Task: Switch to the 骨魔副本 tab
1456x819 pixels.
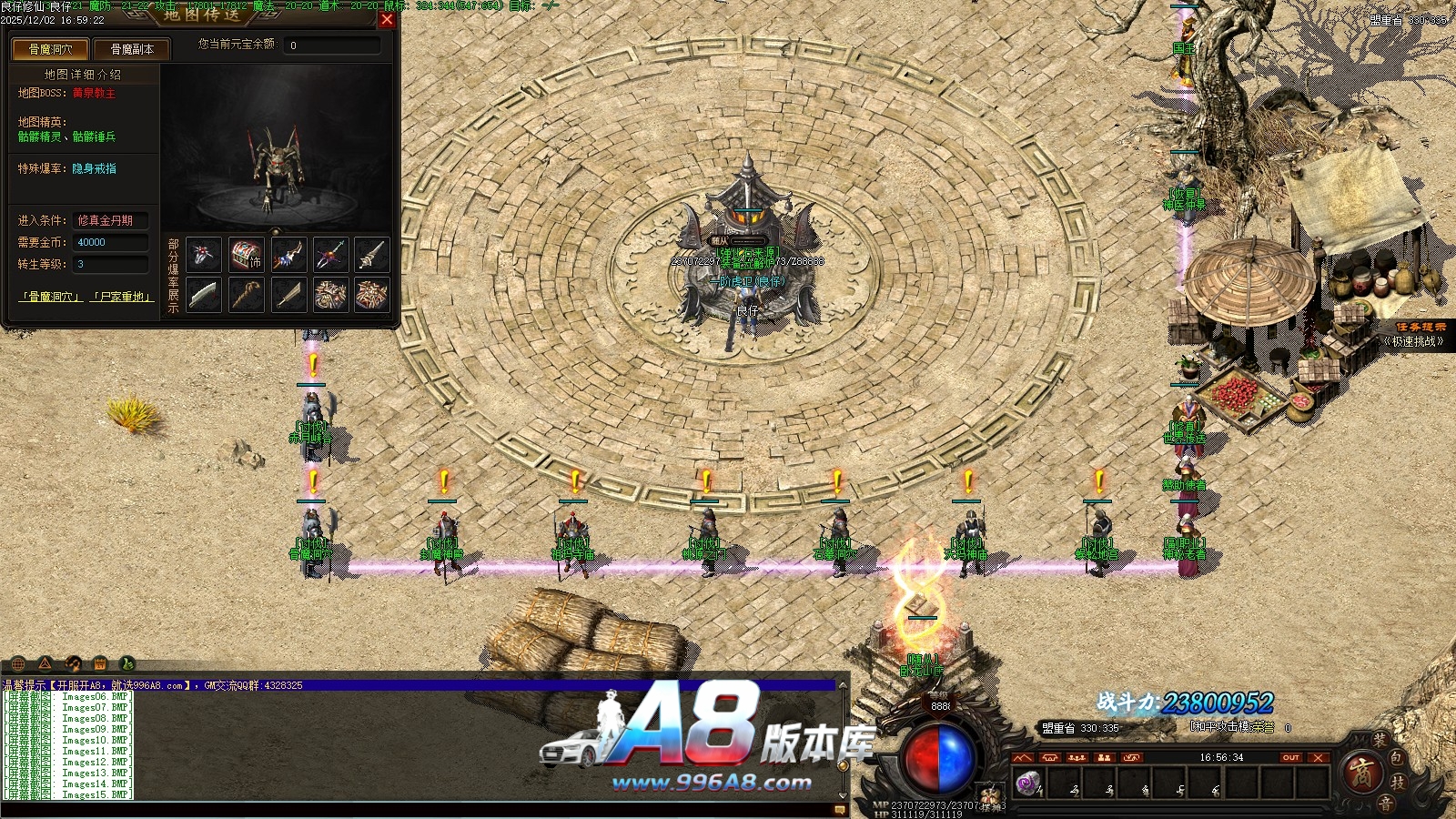Action: [x=132, y=49]
